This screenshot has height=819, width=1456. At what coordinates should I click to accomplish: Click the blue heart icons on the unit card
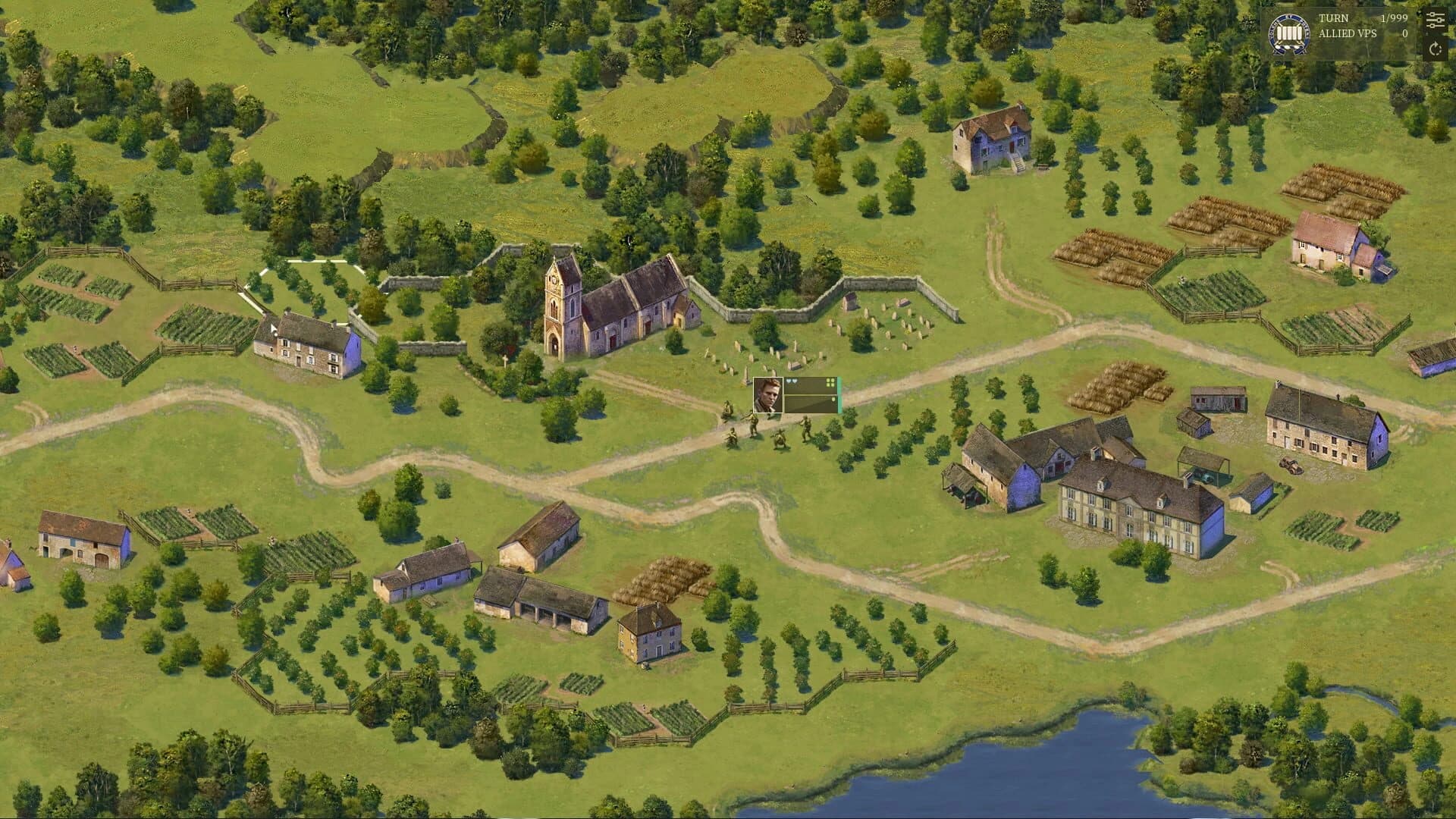pos(792,381)
